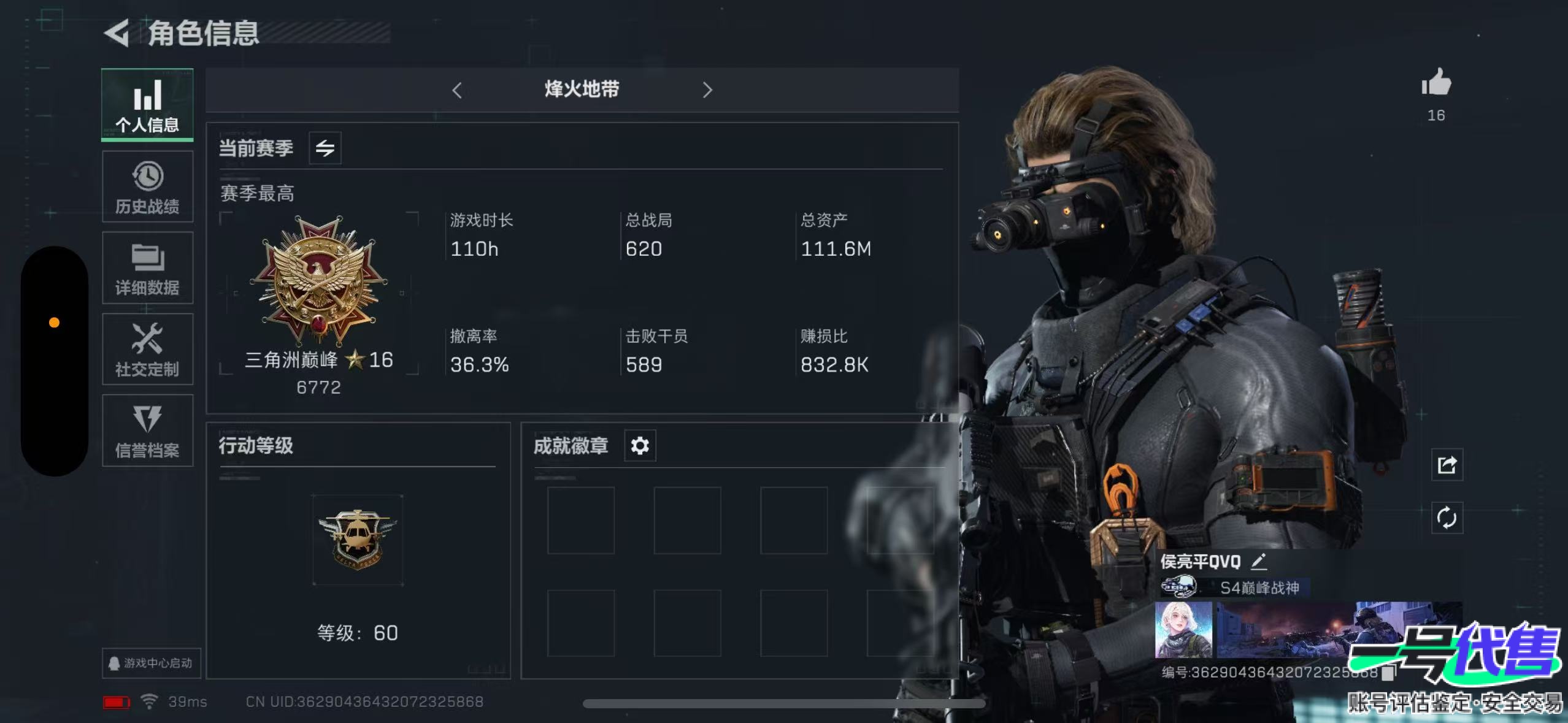View the 信誉档案 tab
1568x723 pixels.
pyautogui.click(x=147, y=430)
